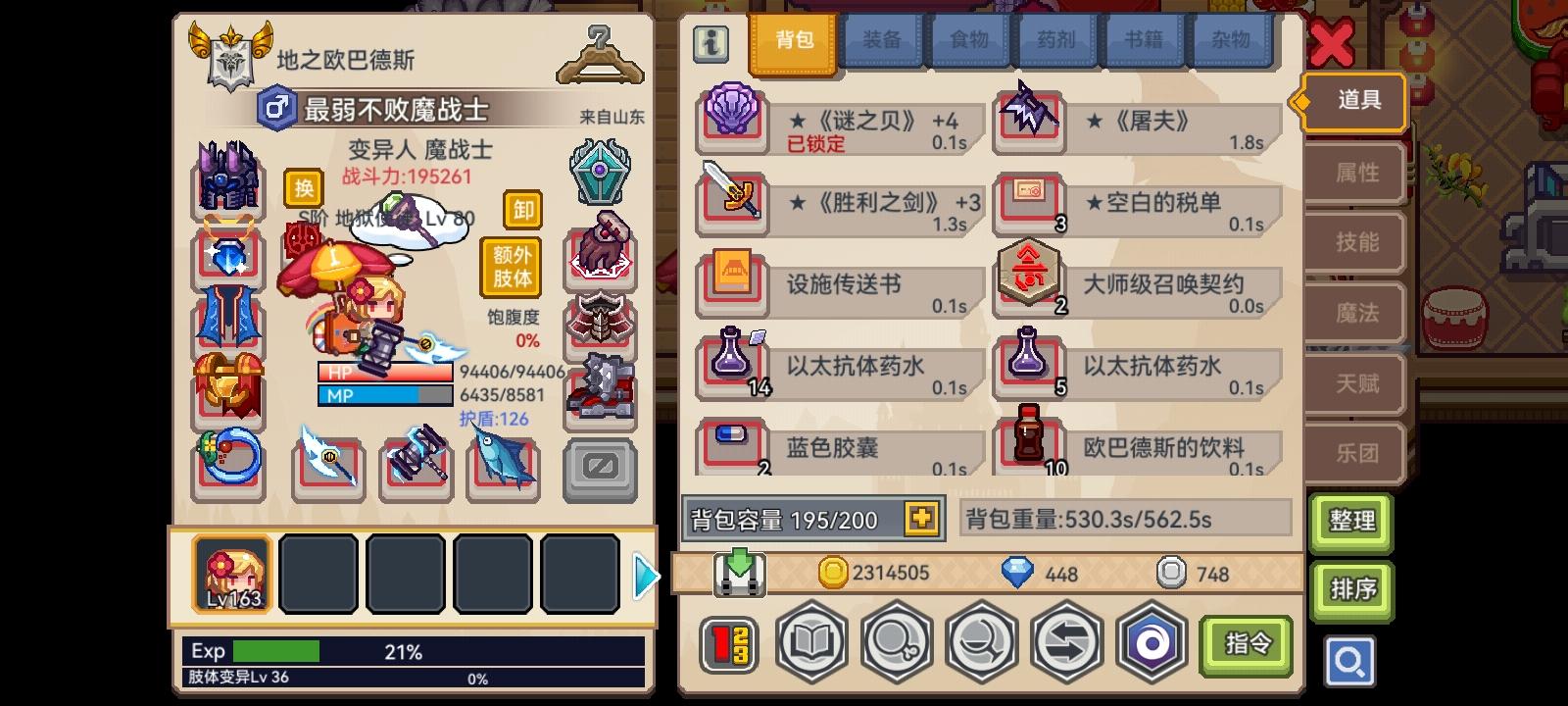Open the 魔法 side tab
1568x706 pixels.
tap(1354, 313)
